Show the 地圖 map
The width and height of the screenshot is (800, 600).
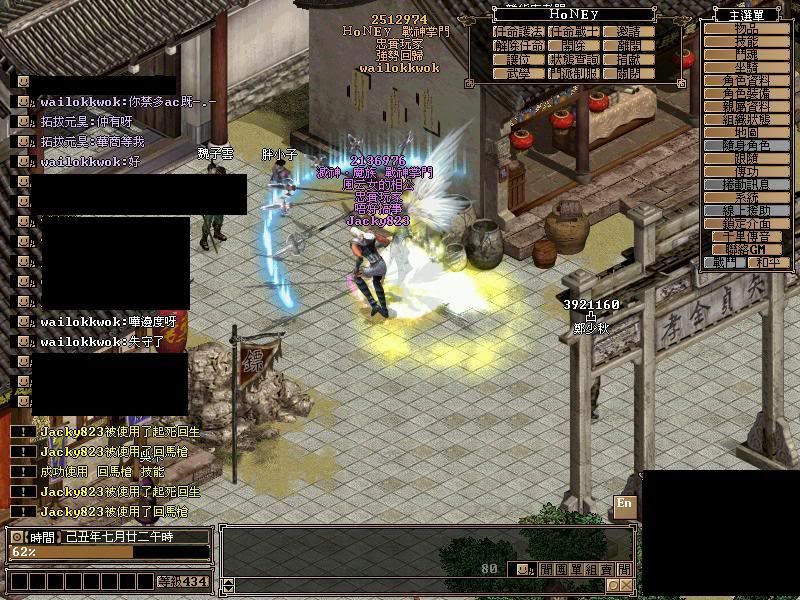pyautogui.click(x=744, y=133)
